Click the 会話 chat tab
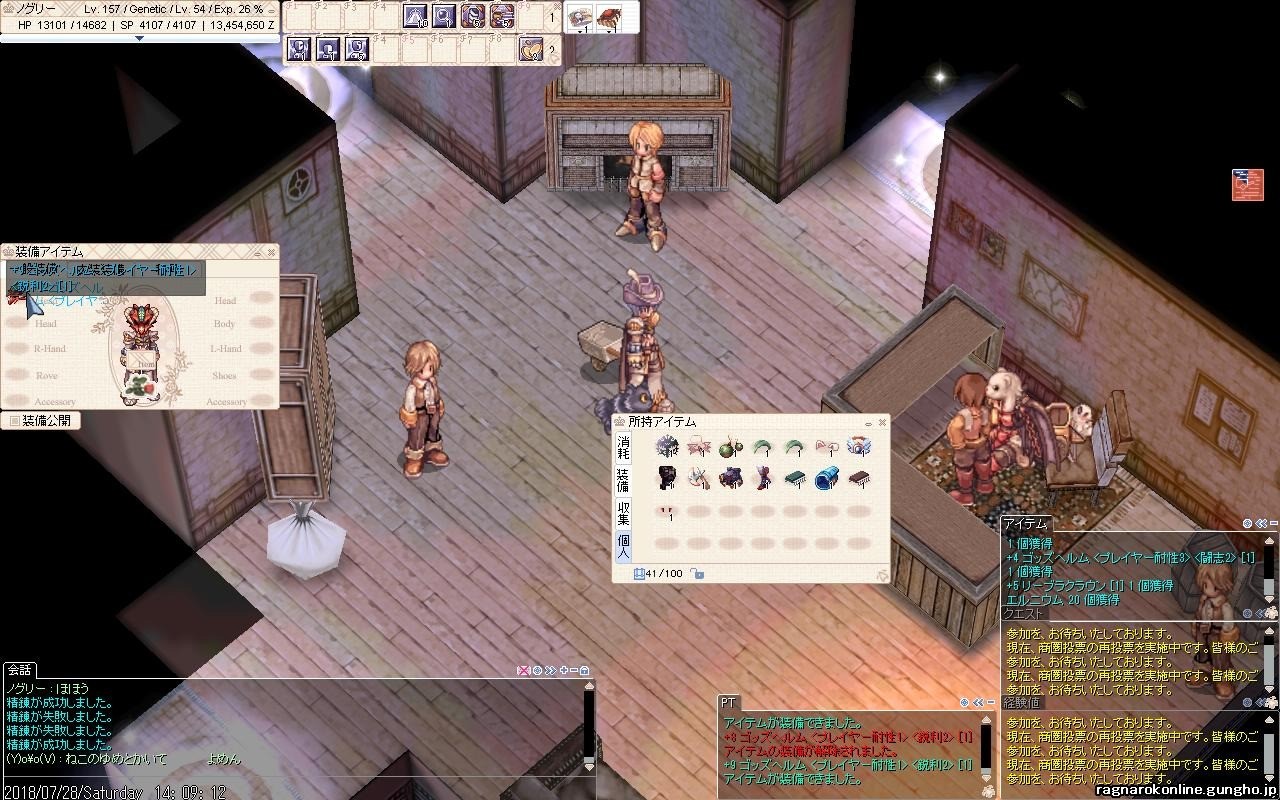1280x800 pixels. 20,669
